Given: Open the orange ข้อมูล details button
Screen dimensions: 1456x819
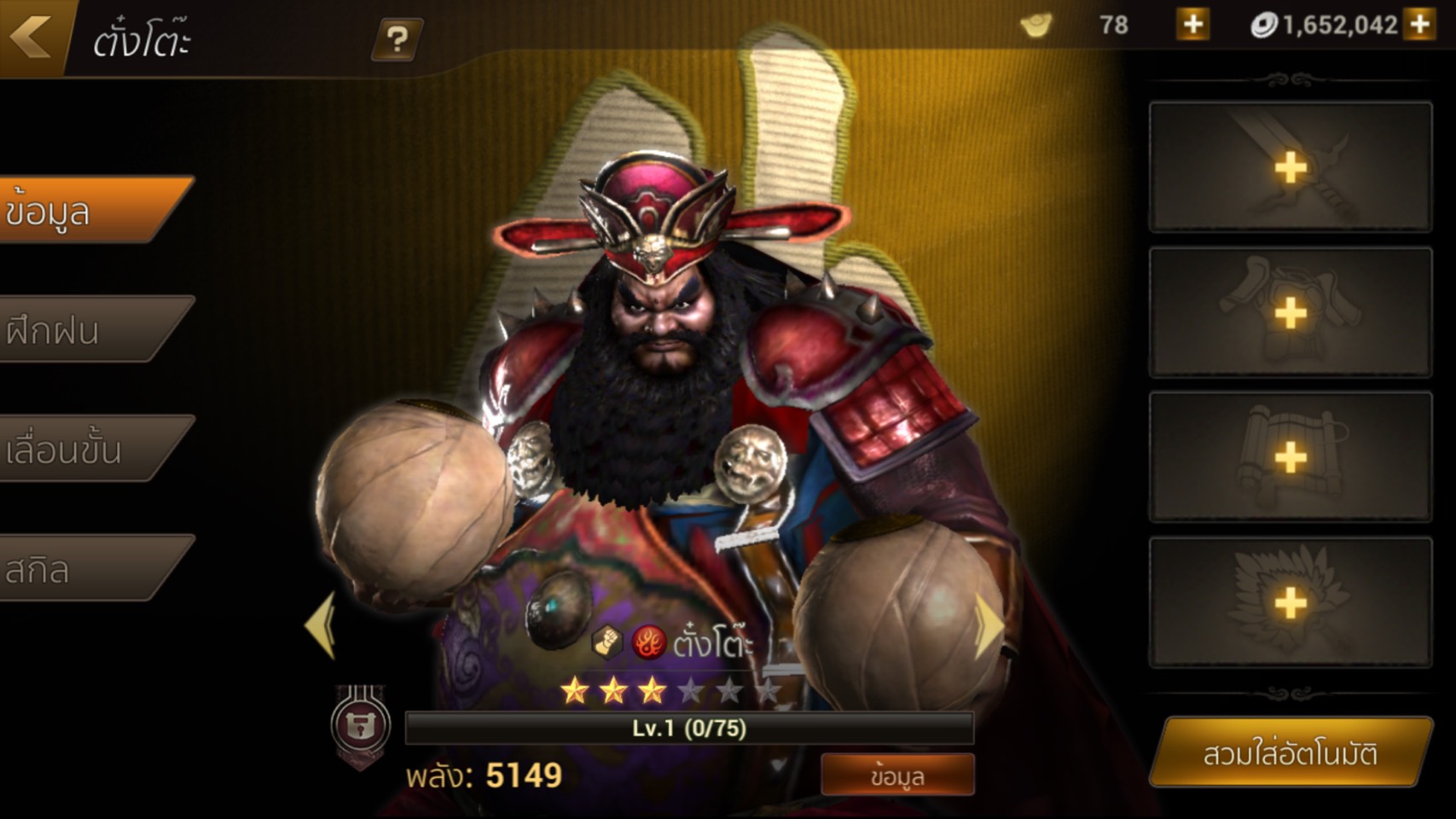Looking at the screenshot, I should click(897, 775).
